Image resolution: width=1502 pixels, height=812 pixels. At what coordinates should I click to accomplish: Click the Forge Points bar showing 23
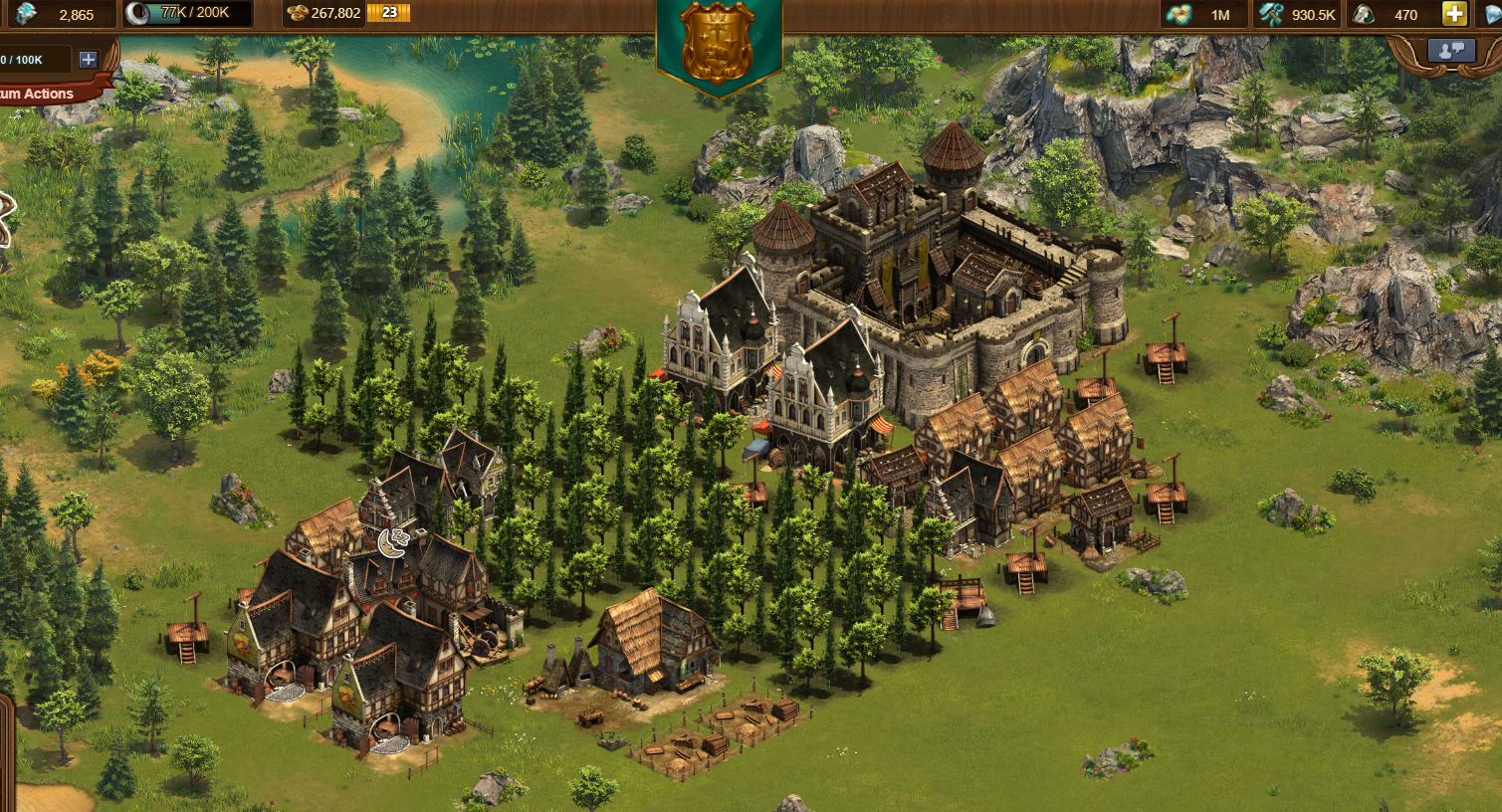pyautogui.click(x=388, y=13)
